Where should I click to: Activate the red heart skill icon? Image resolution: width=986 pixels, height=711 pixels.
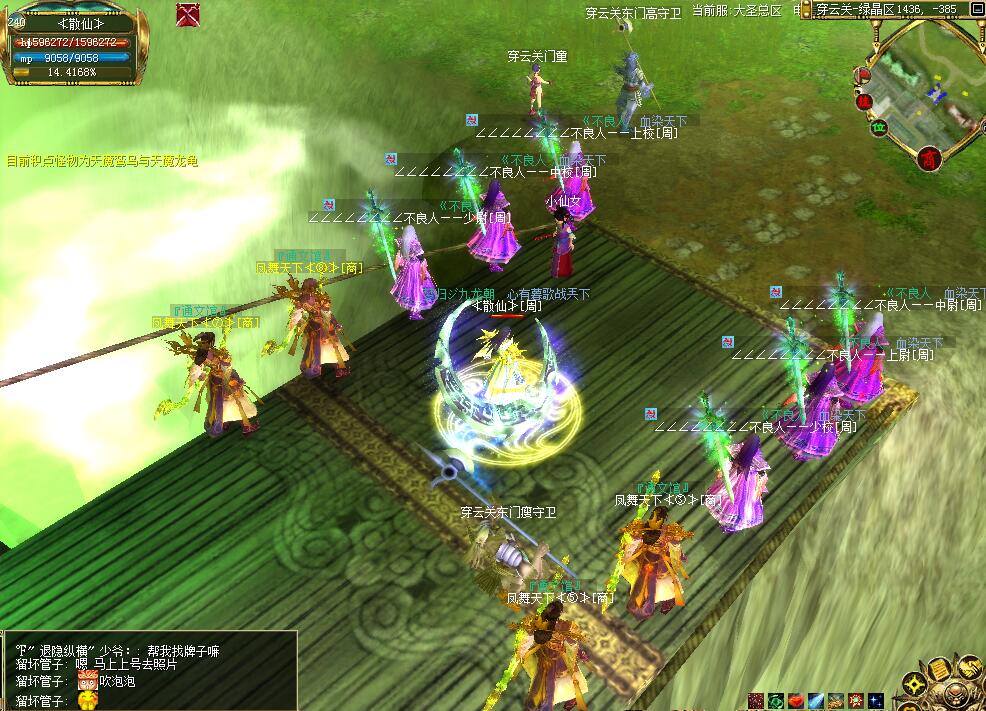[x=796, y=701]
